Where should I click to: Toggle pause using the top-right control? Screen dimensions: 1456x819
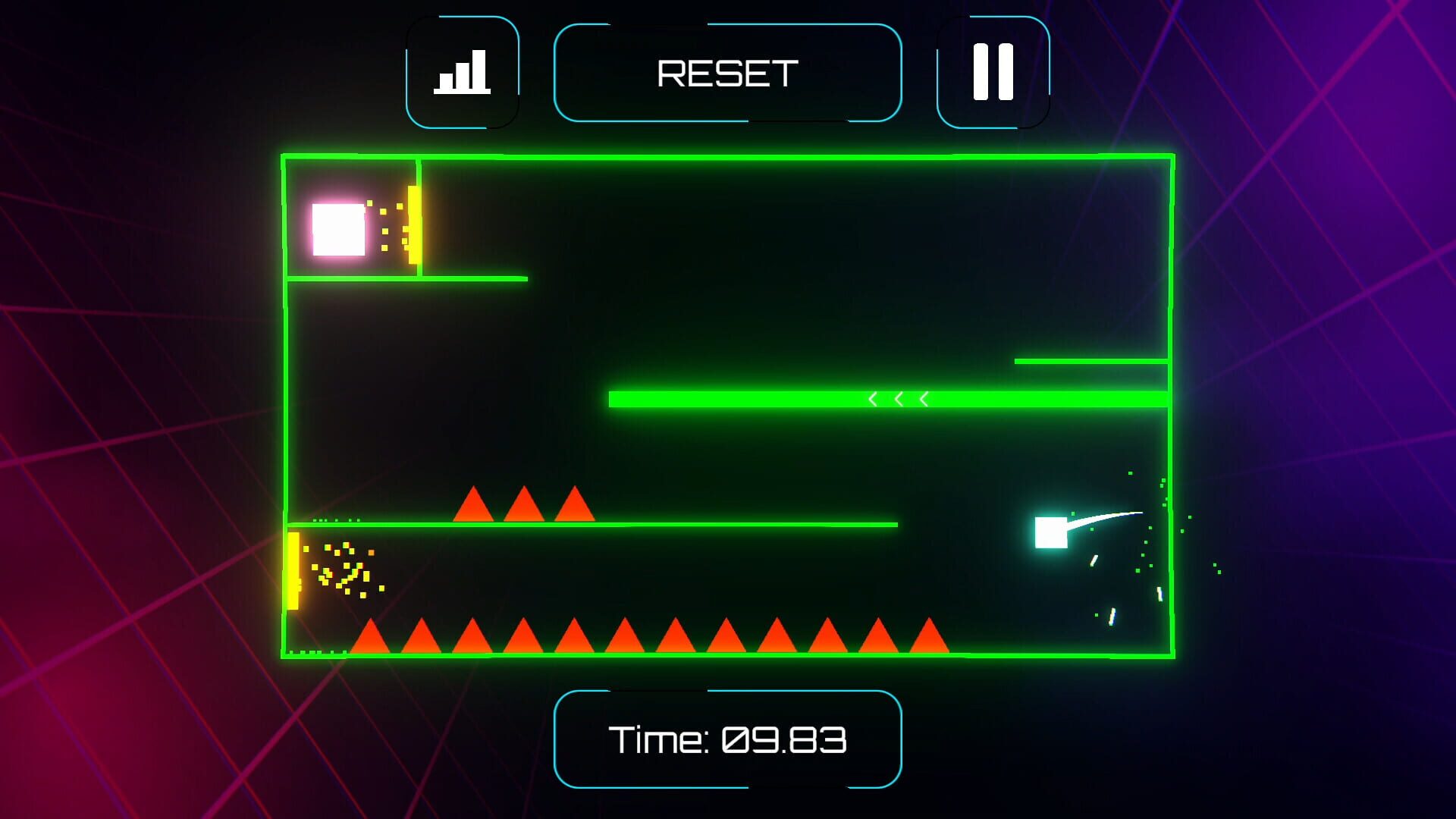pos(992,71)
